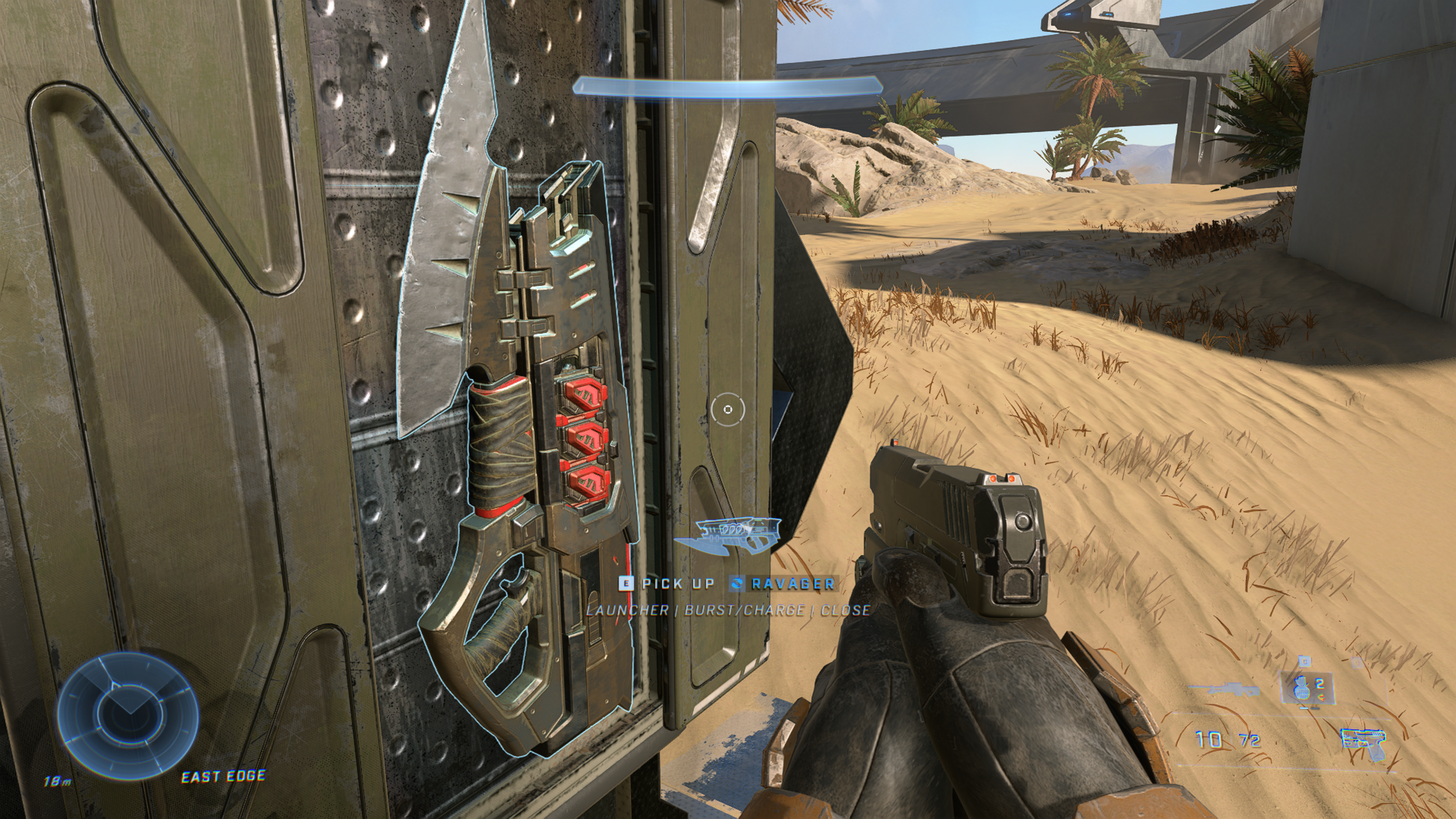1456x819 pixels.
Task: Click the circular motion tracker radar
Action: pyautogui.click(x=128, y=715)
